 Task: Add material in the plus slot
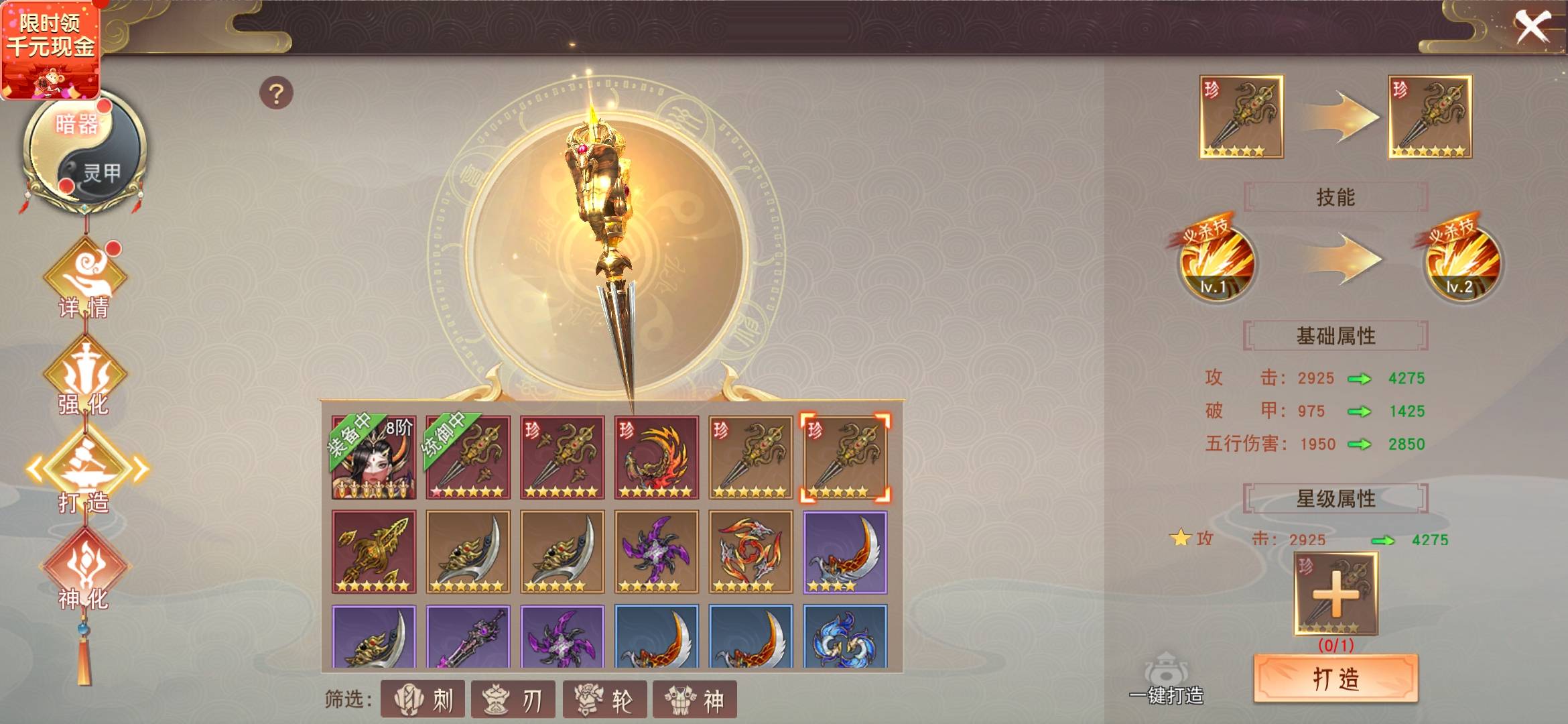tap(1335, 594)
